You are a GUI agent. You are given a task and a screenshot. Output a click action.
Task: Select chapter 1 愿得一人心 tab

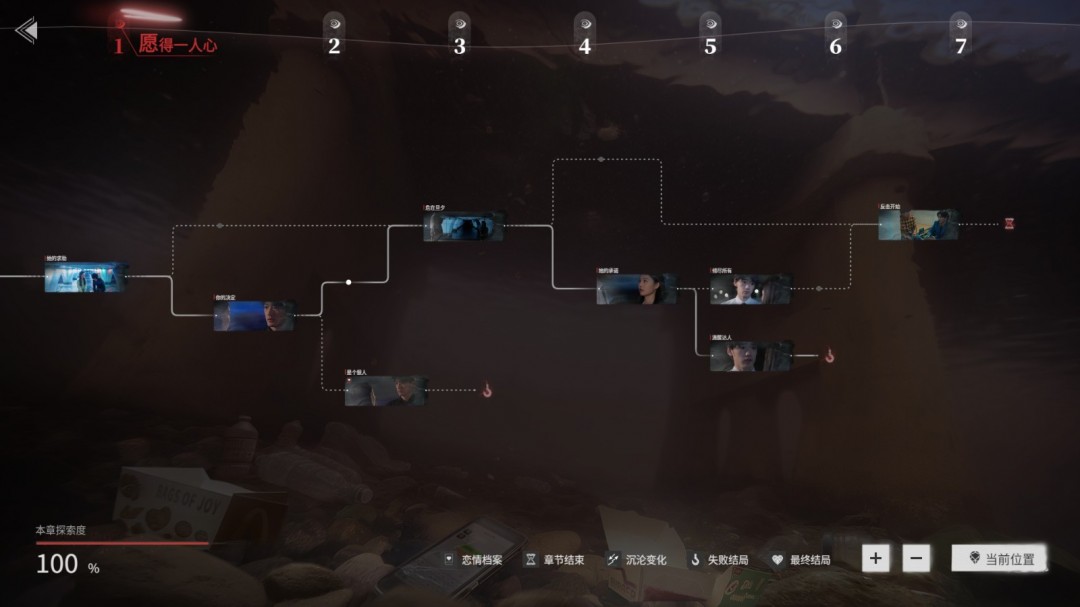pyautogui.click(x=166, y=44)
